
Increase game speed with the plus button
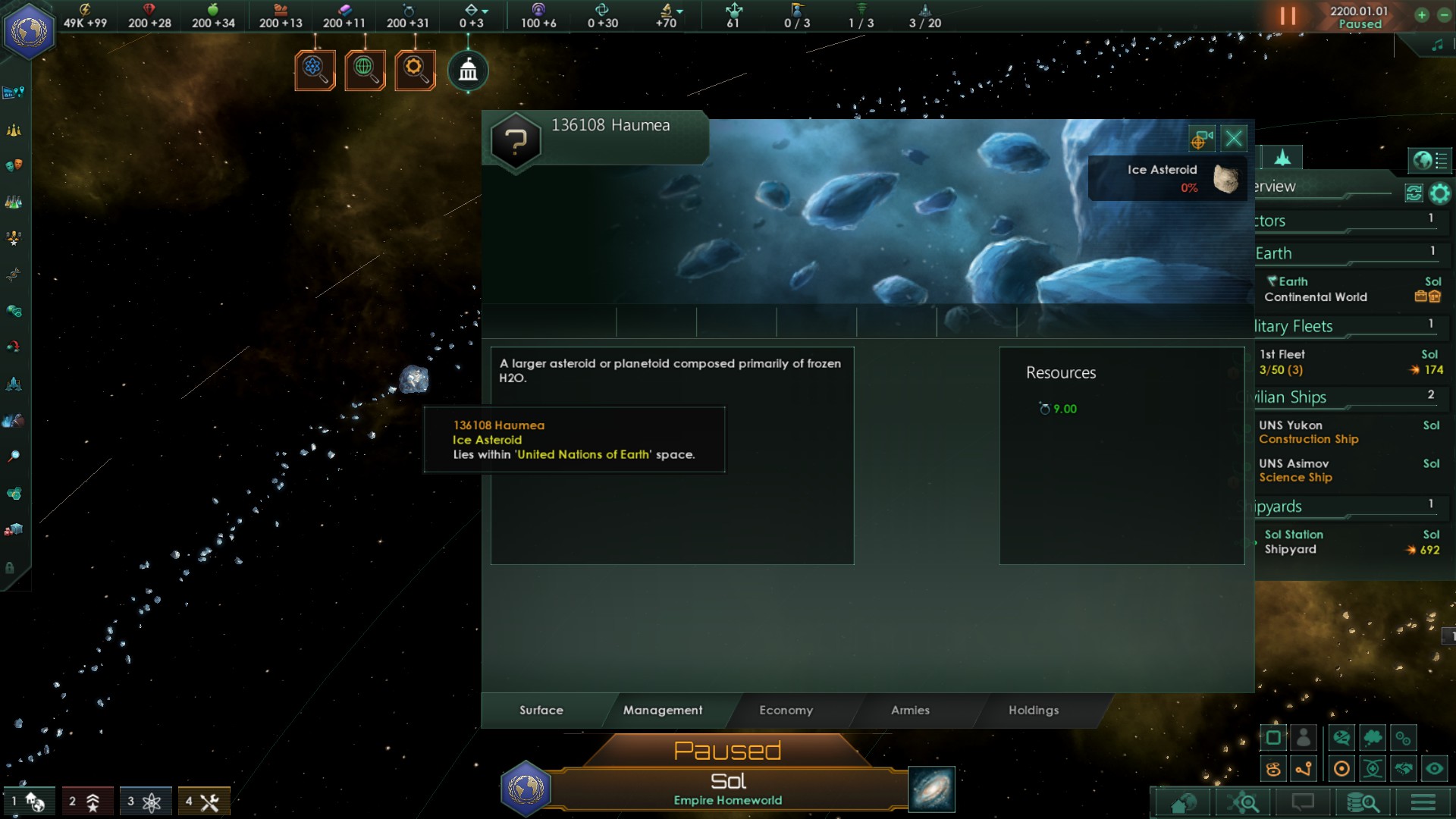1422,15
